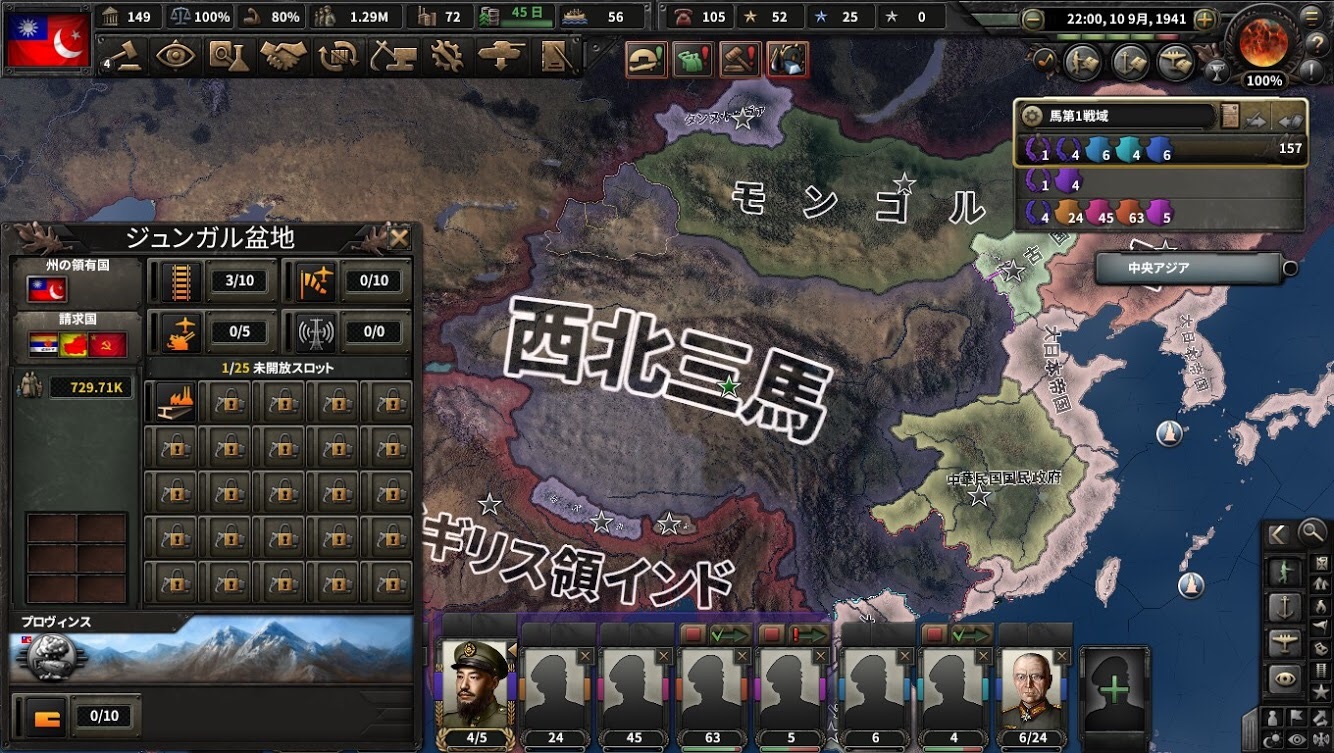
Task: Open the diplomacy handshake menu
Action: tap(282, 55)
